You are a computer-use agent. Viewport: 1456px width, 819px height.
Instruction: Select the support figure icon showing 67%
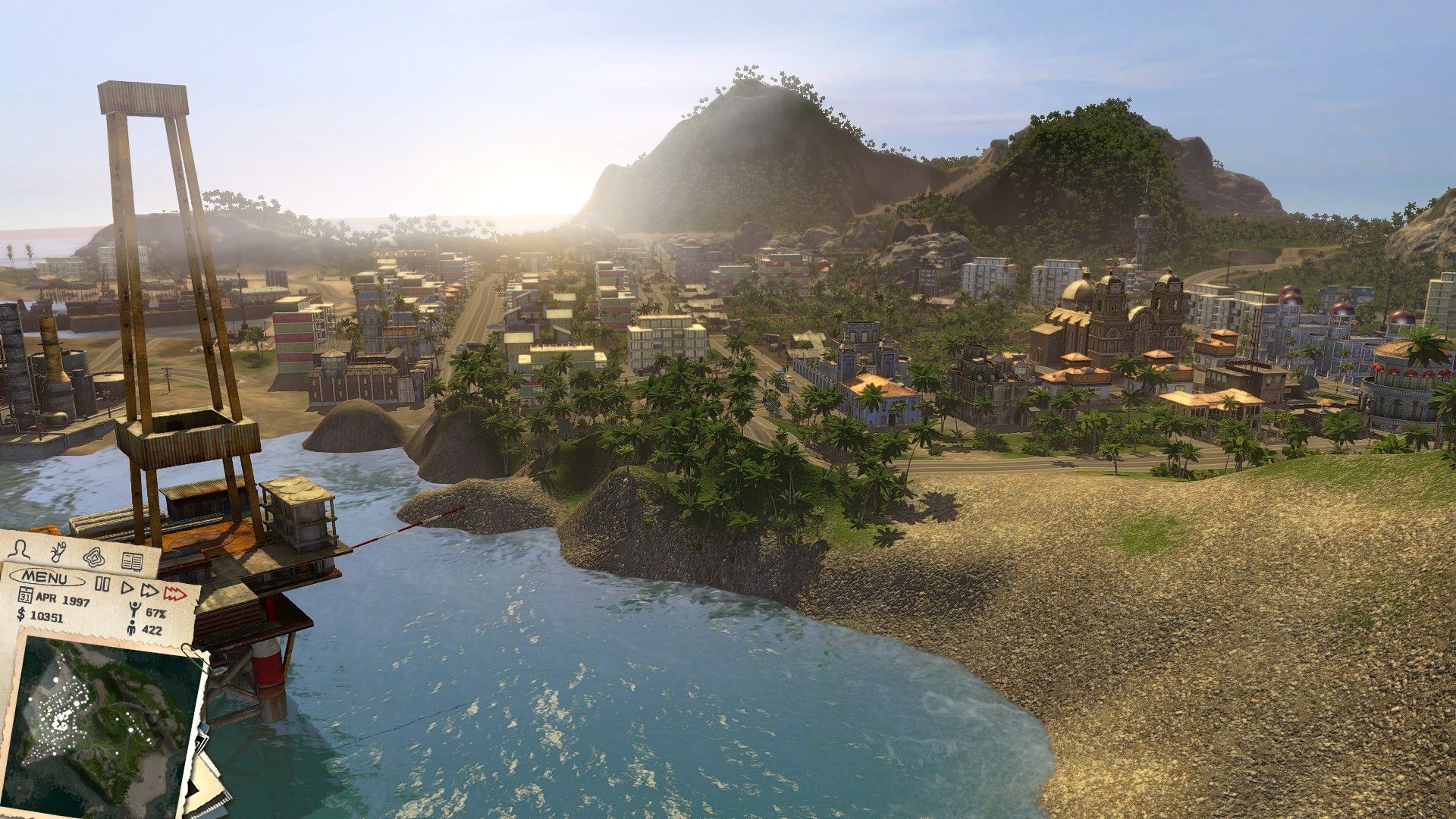(x=135, y=608)
